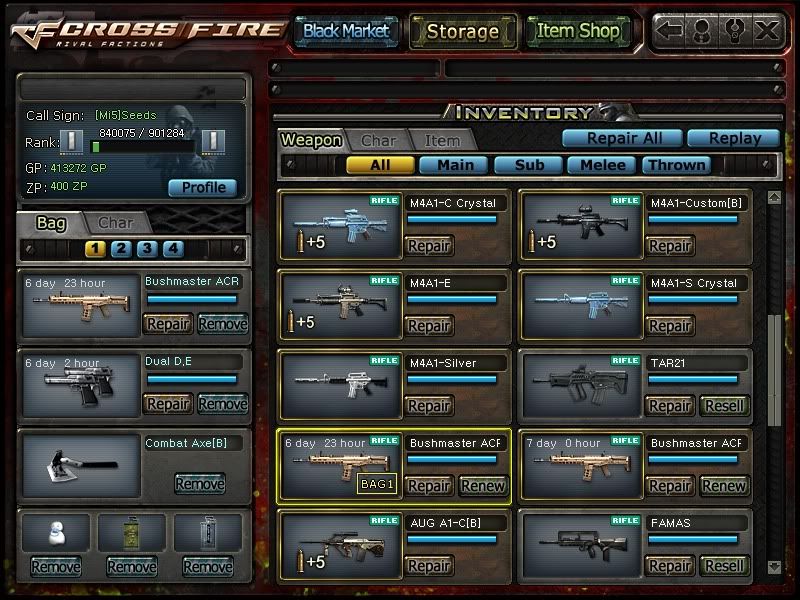Viewport: 800px width, 600px height.
Task: Remove the Dual D.E from the bag
Action: tap(222, 403)
